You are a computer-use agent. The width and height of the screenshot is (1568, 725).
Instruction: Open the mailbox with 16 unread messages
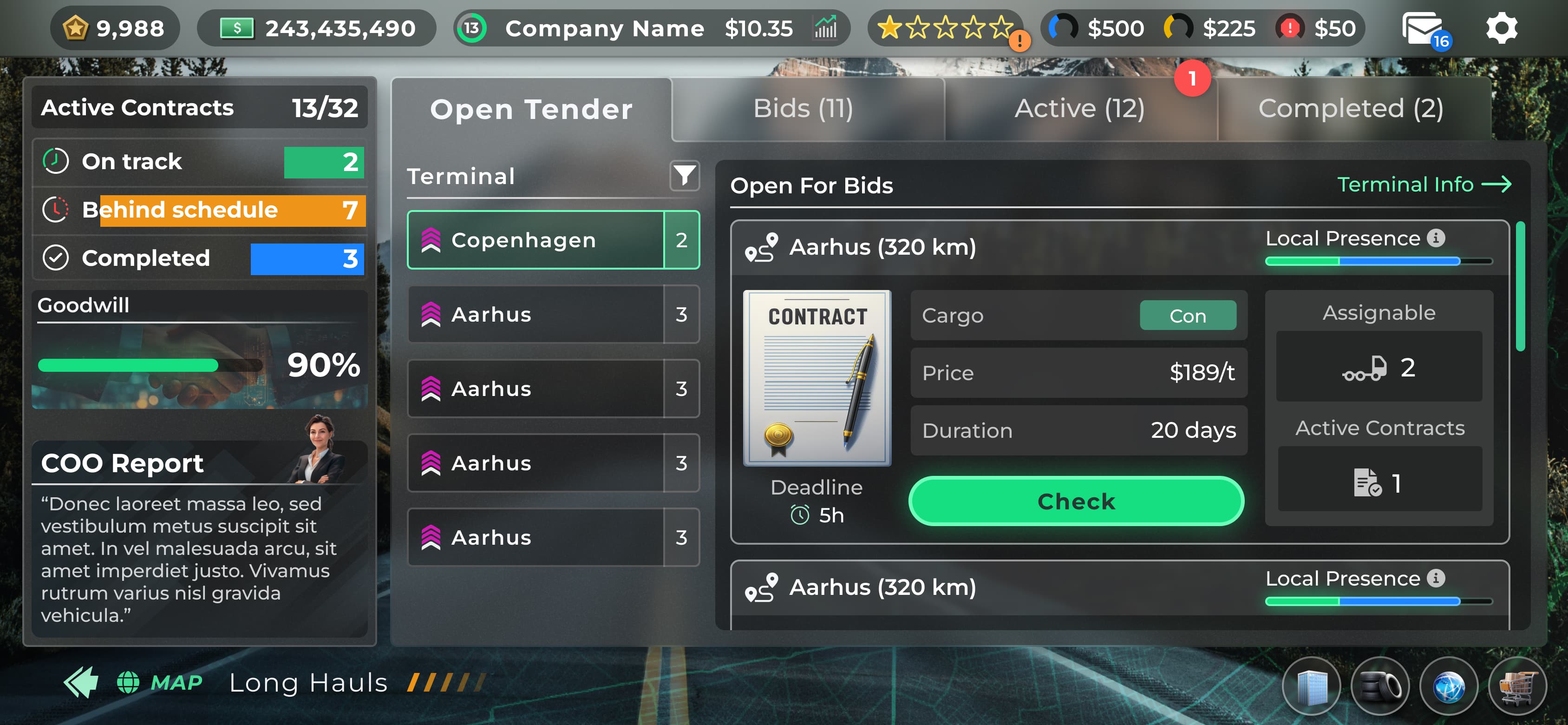[x=1423, y=27]
